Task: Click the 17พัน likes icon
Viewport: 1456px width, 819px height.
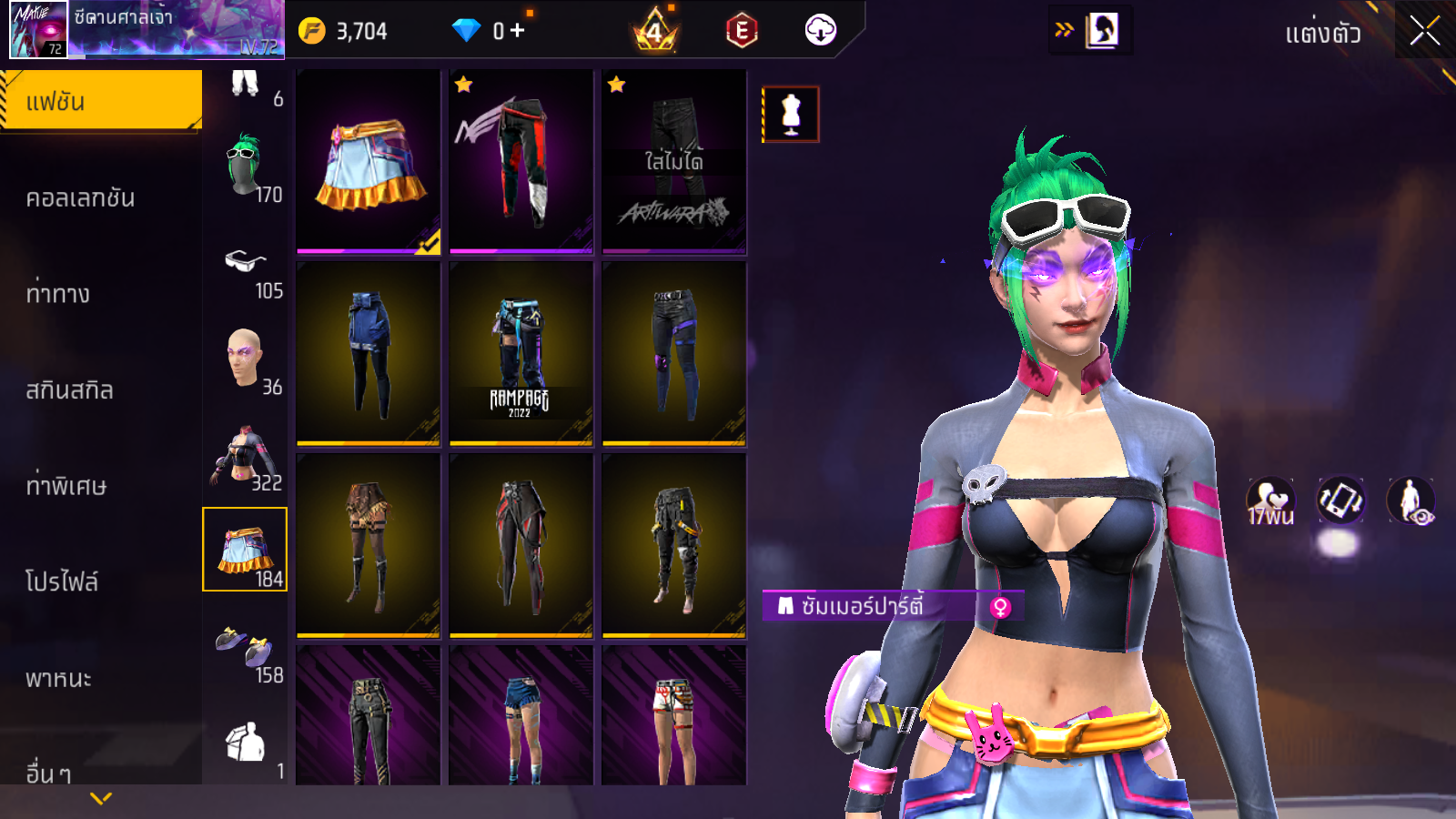Action: [1270, 500]
